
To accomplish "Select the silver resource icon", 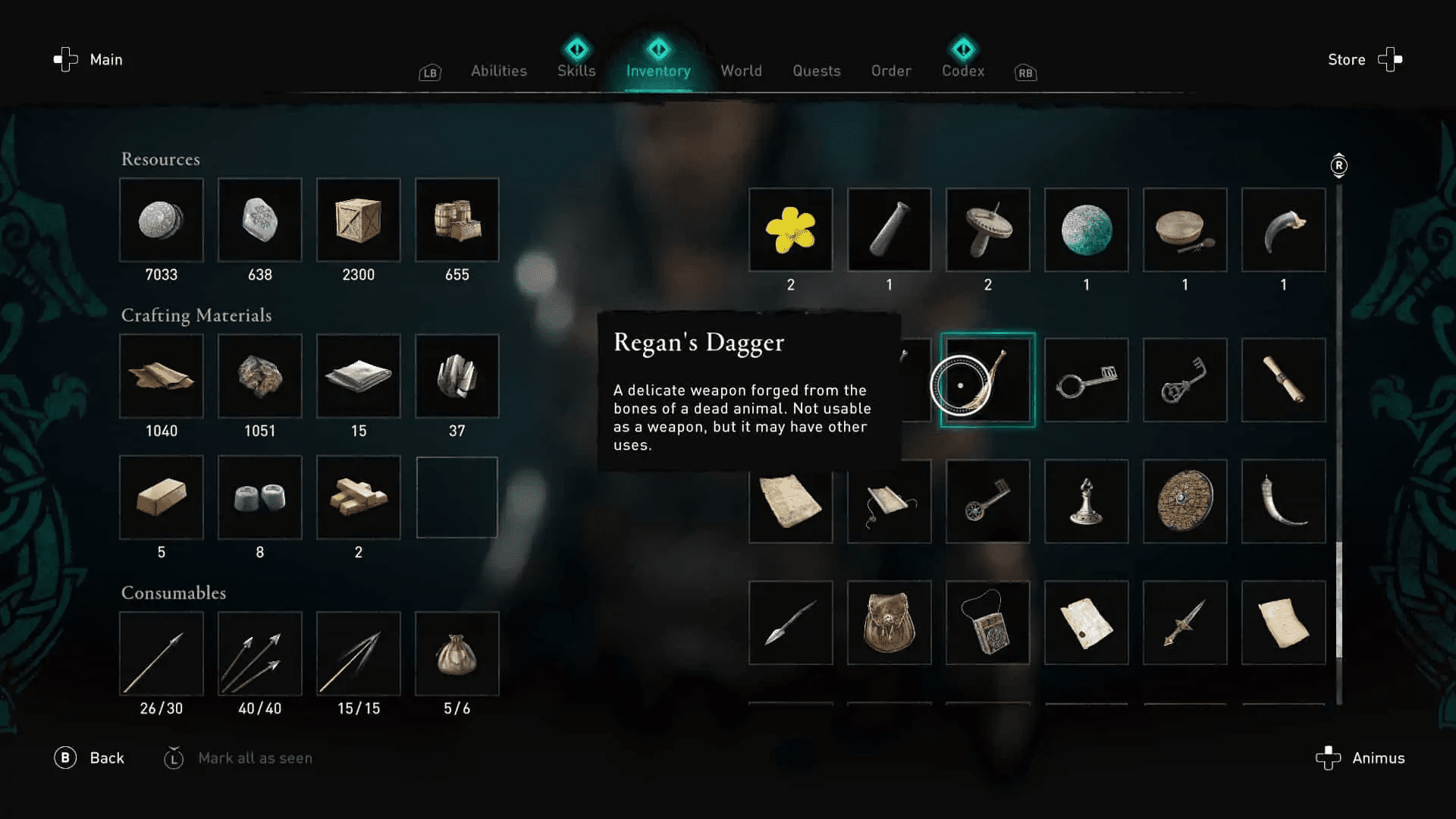I will tap(162, 221).
